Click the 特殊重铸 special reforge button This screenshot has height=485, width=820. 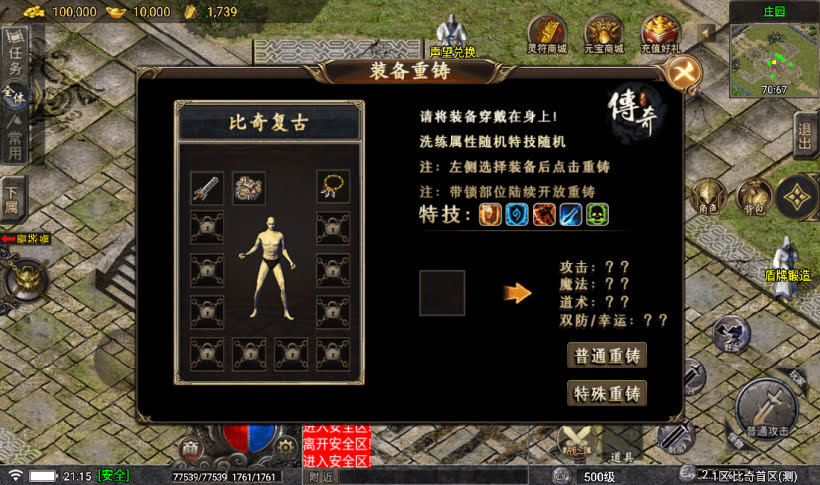point(606,393)
